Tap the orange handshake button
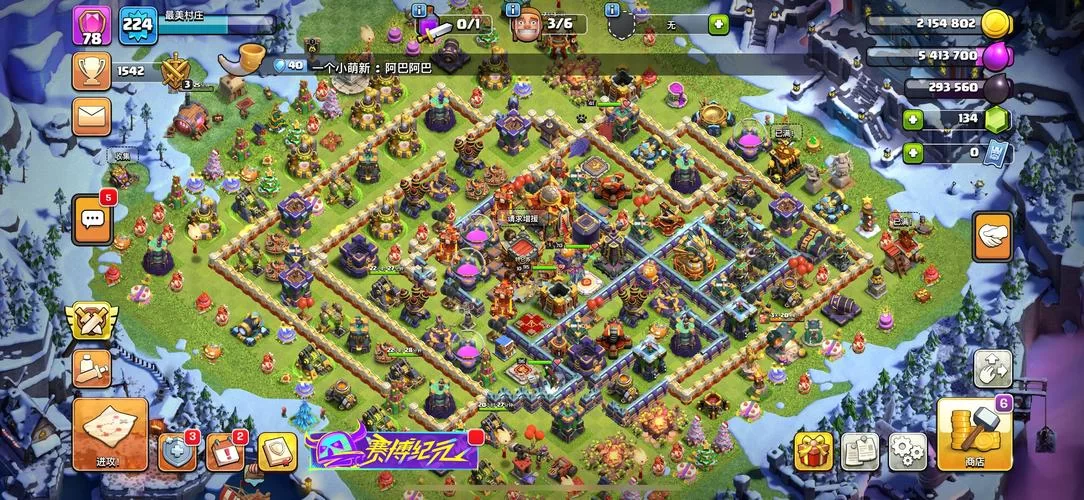1084x500 pixels. [x=992, y=238]
